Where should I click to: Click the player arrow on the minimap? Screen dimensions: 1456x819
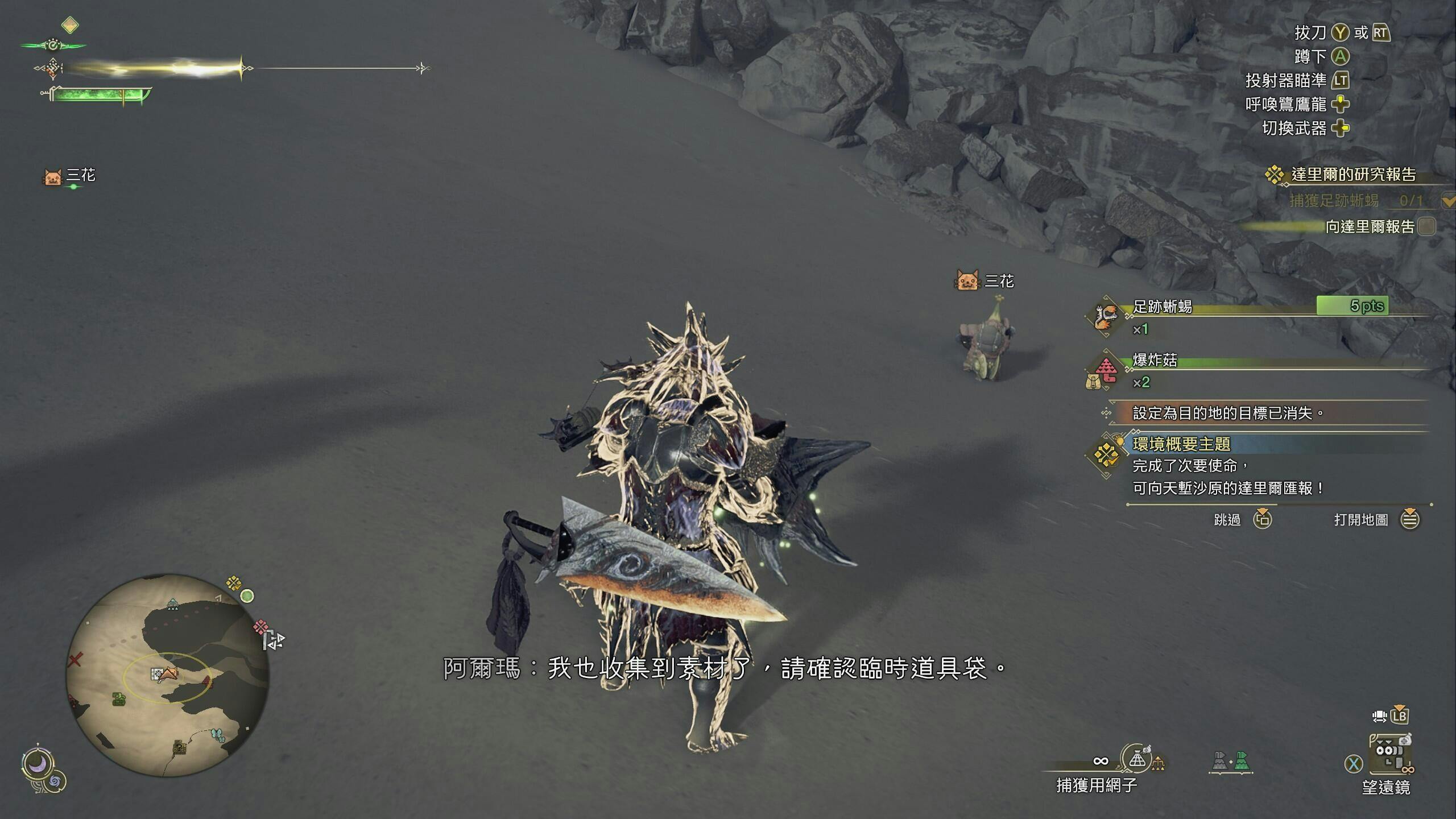coord(168,675)
